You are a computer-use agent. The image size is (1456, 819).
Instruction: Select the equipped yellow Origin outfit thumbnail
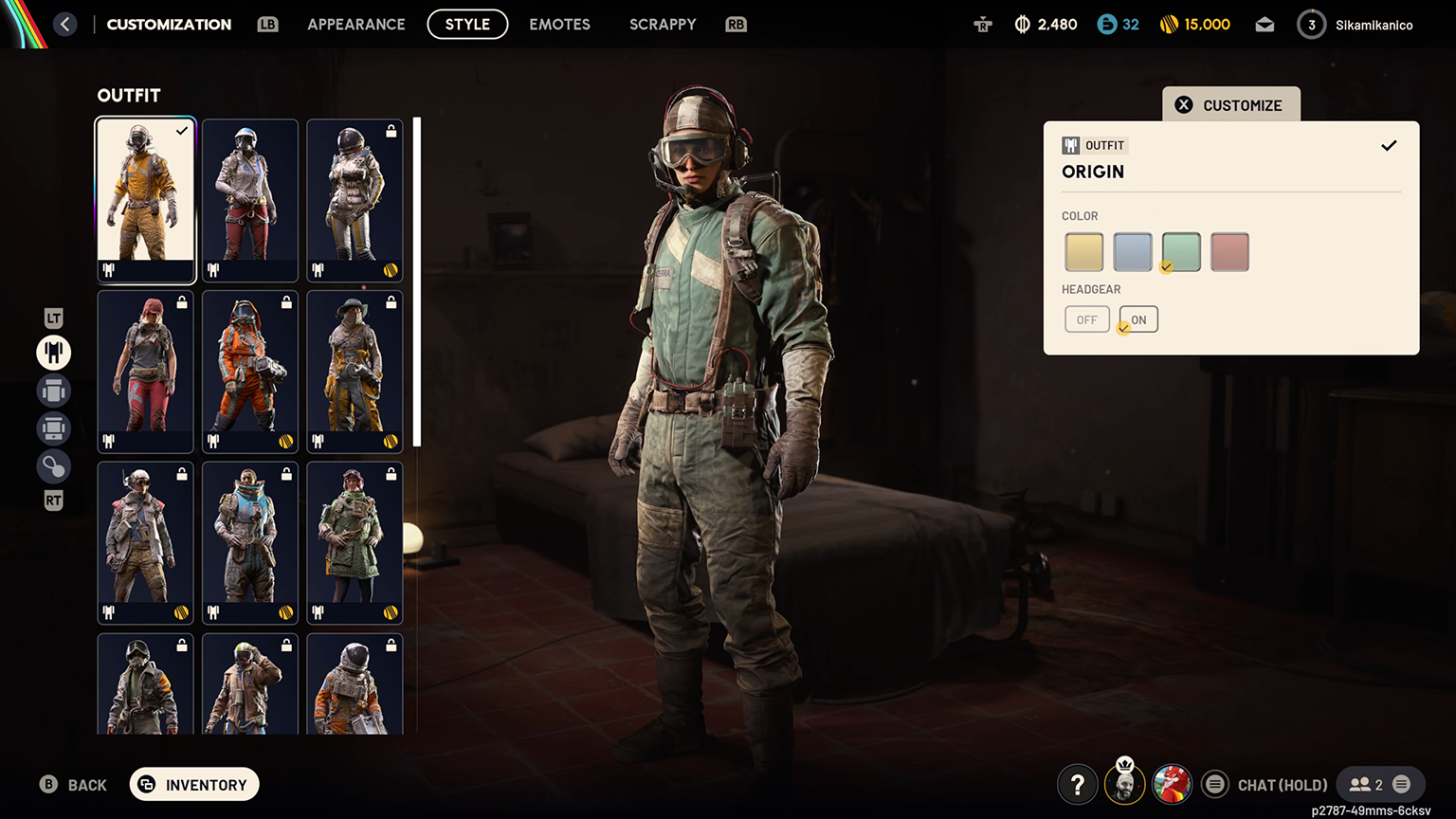click(145, 200)
